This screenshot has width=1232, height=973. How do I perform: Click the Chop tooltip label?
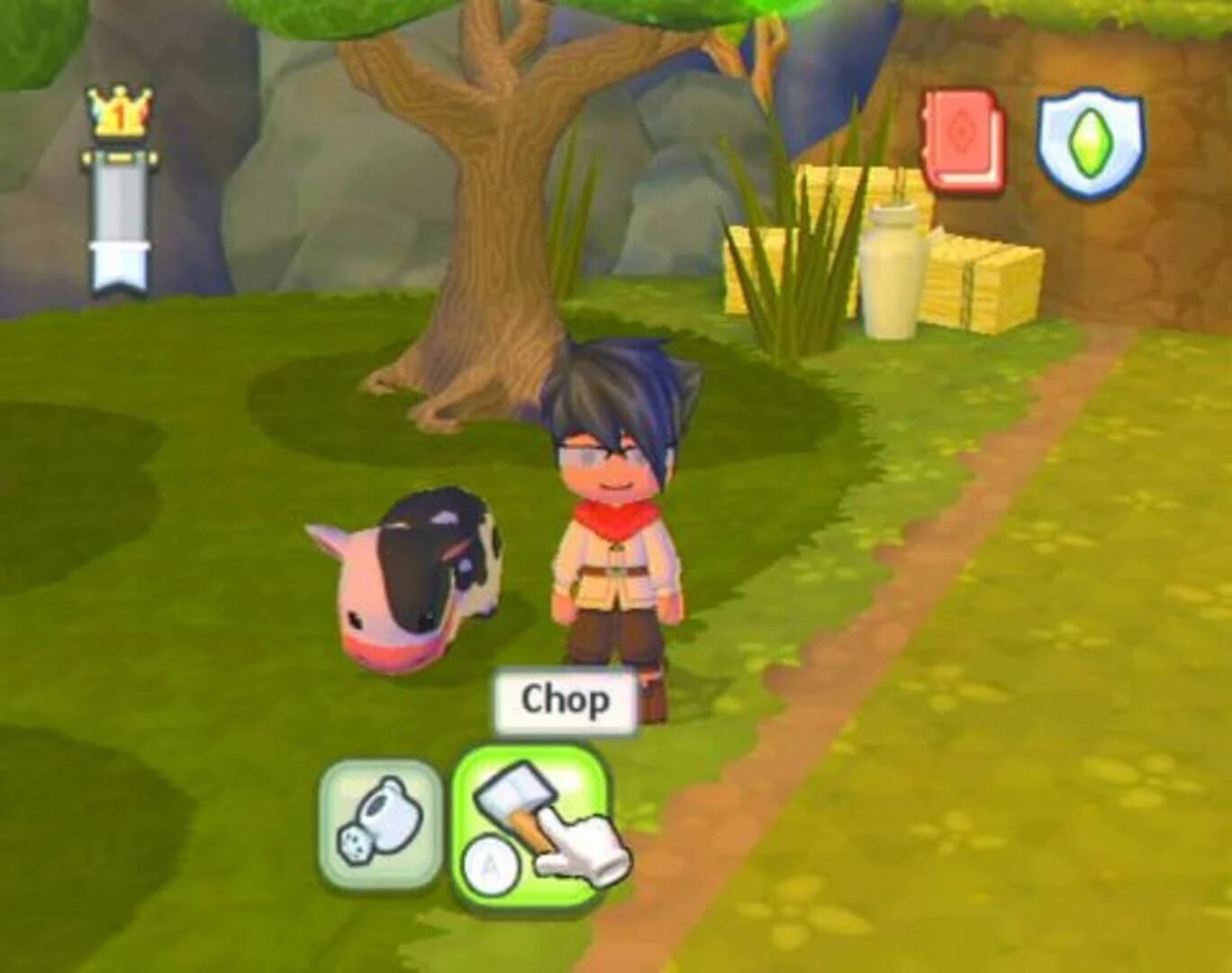coord(566,698)
